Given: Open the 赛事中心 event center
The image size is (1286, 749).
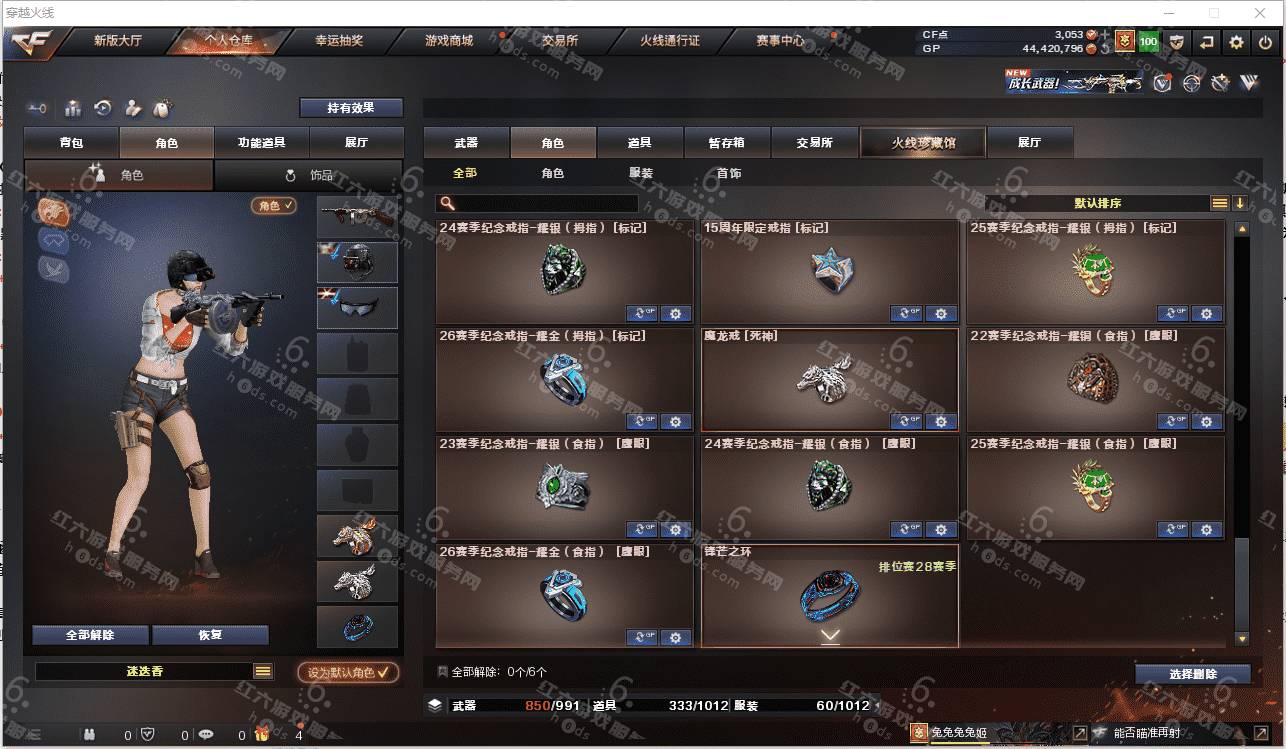Looking at the screenshot, I should pyautogui.click(x=780, y=41).
